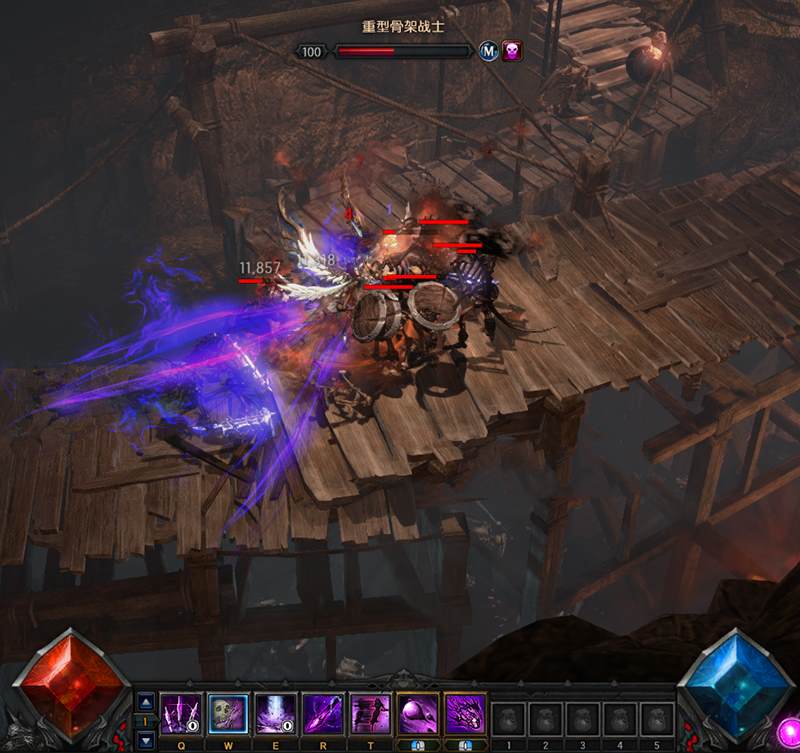Image resolution: width=800 pixels, height=753 pixels.
Task: Switch skill bar page with up arrow
Action: coord(144,700)
